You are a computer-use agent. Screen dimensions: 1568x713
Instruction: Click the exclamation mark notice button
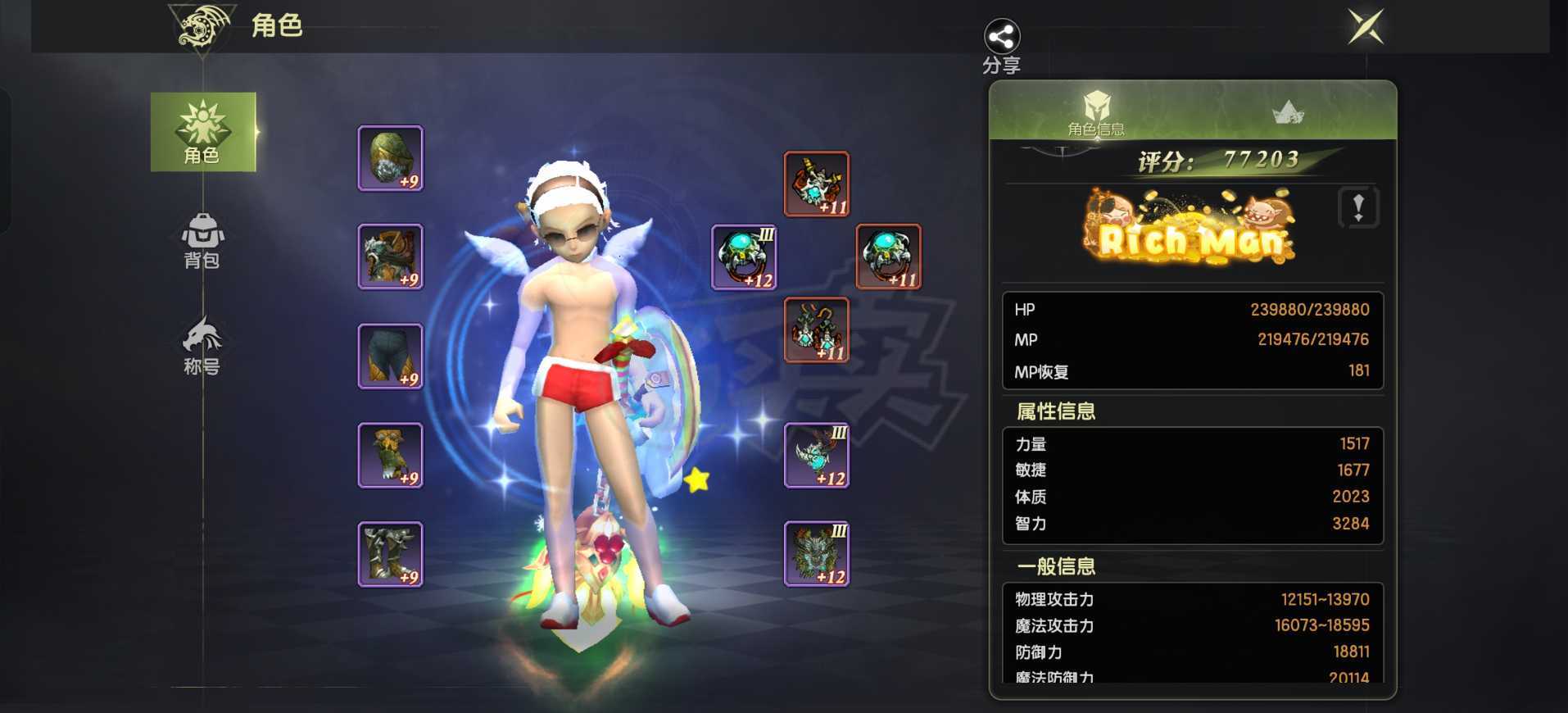point(1357,208)
